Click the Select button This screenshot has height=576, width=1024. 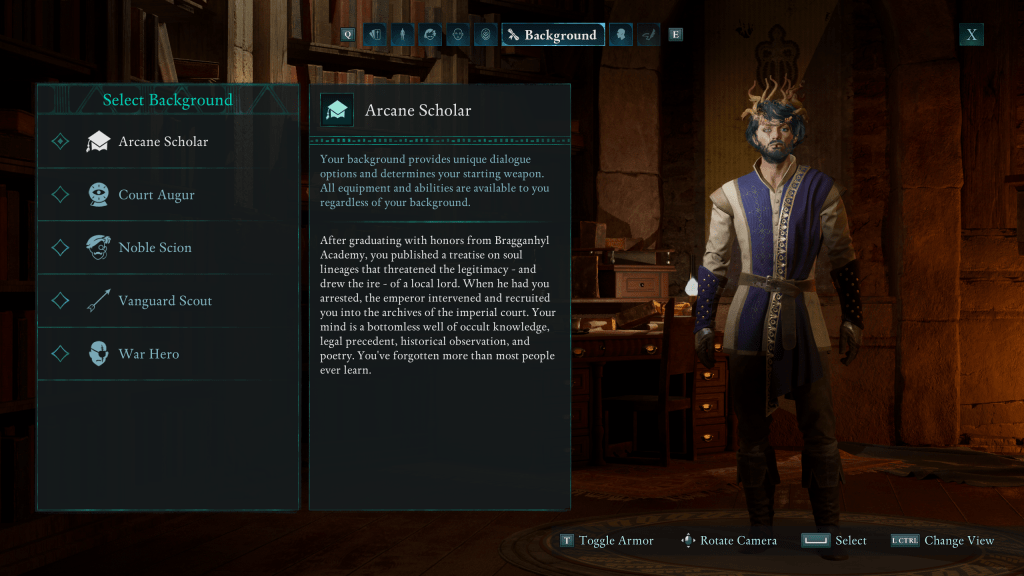click(x=834, y=541)
